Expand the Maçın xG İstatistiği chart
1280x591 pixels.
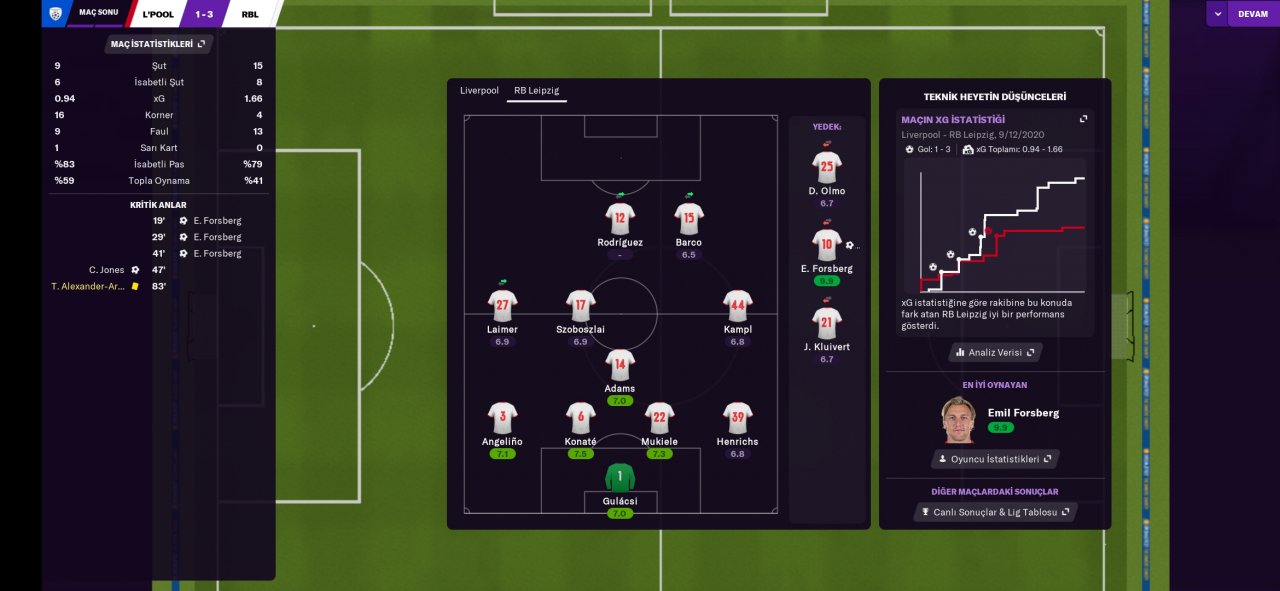click(1083, 119)
